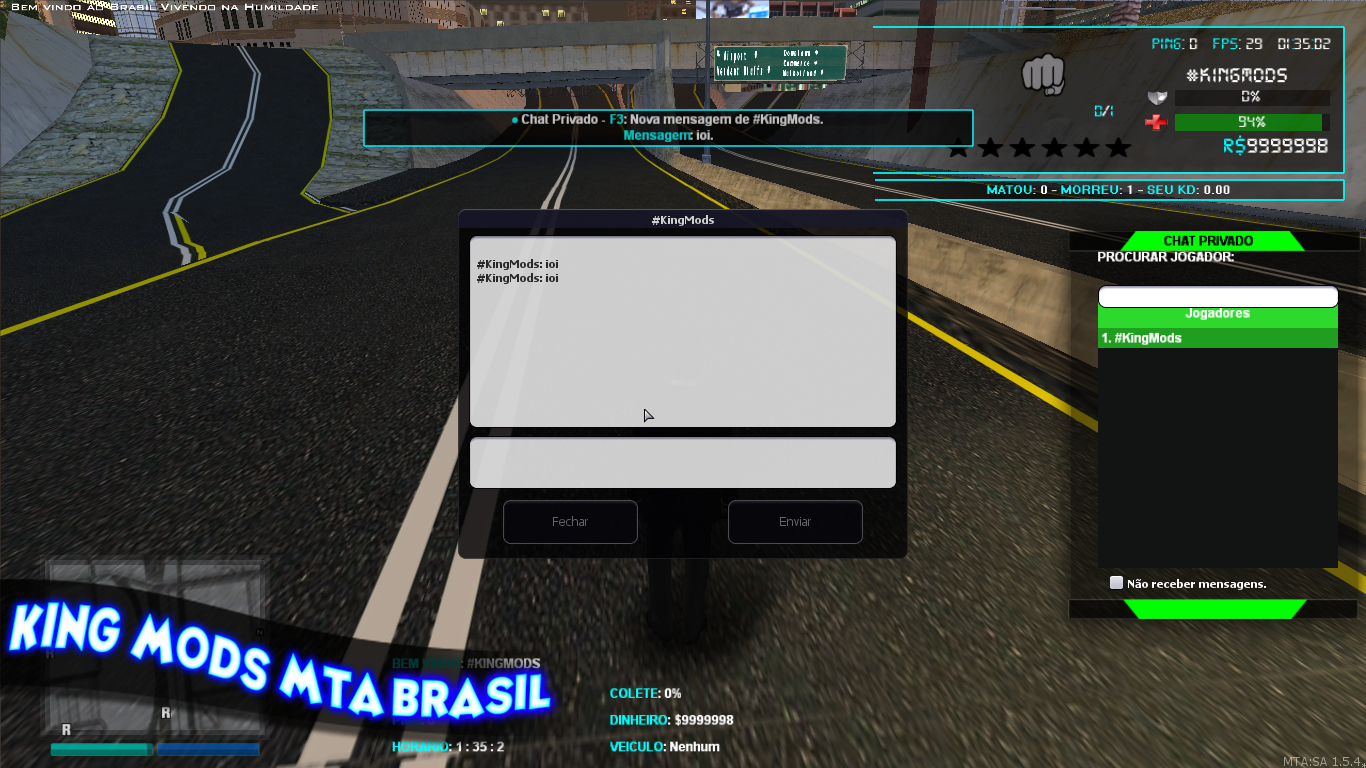Select player #KingMods in the Jogadores list
The width and height of the screenshot is (1366, 768).
point(1217,337)
